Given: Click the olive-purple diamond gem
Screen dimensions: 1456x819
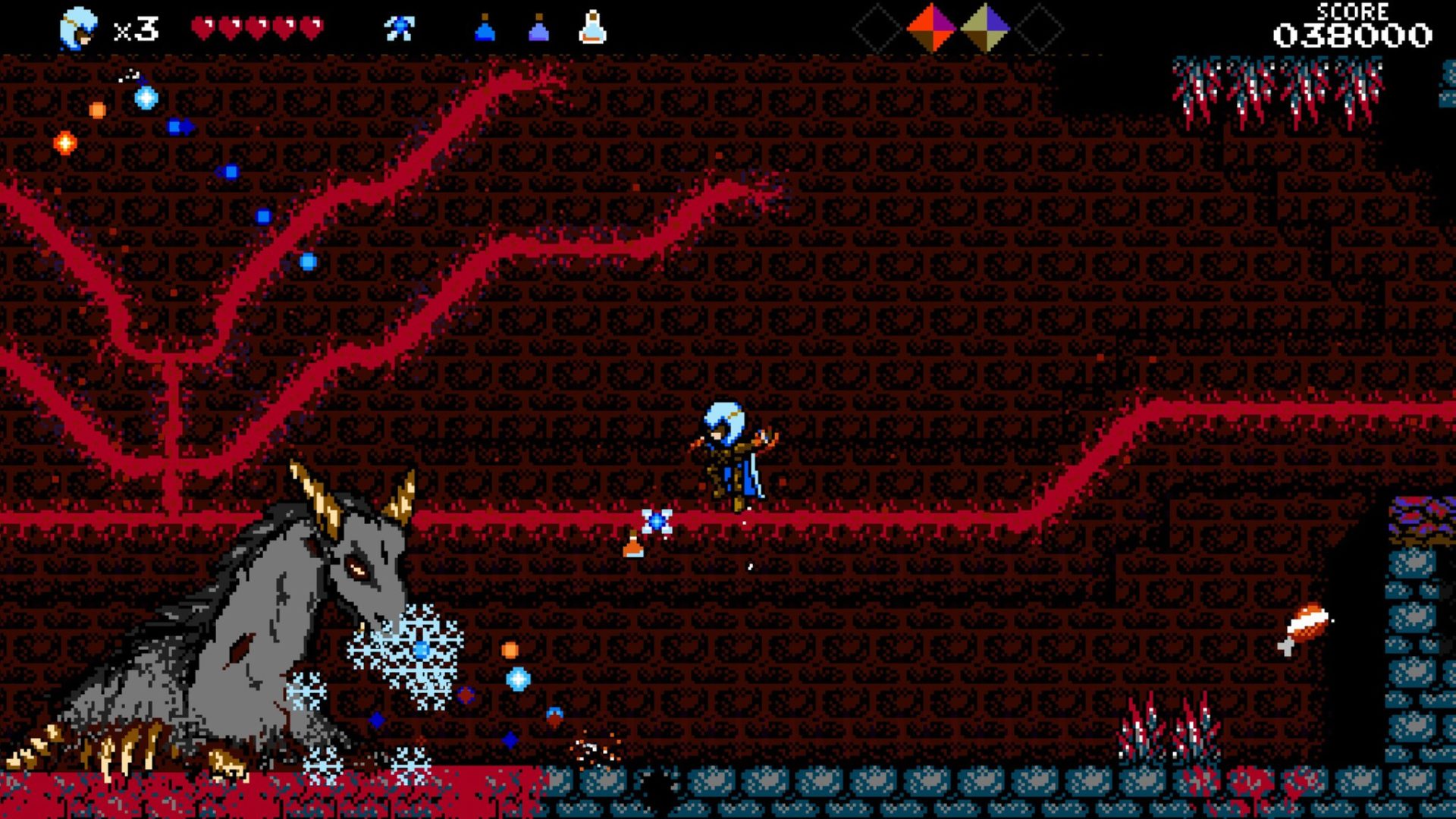Looking at the screenshot, I should point(985,28).
